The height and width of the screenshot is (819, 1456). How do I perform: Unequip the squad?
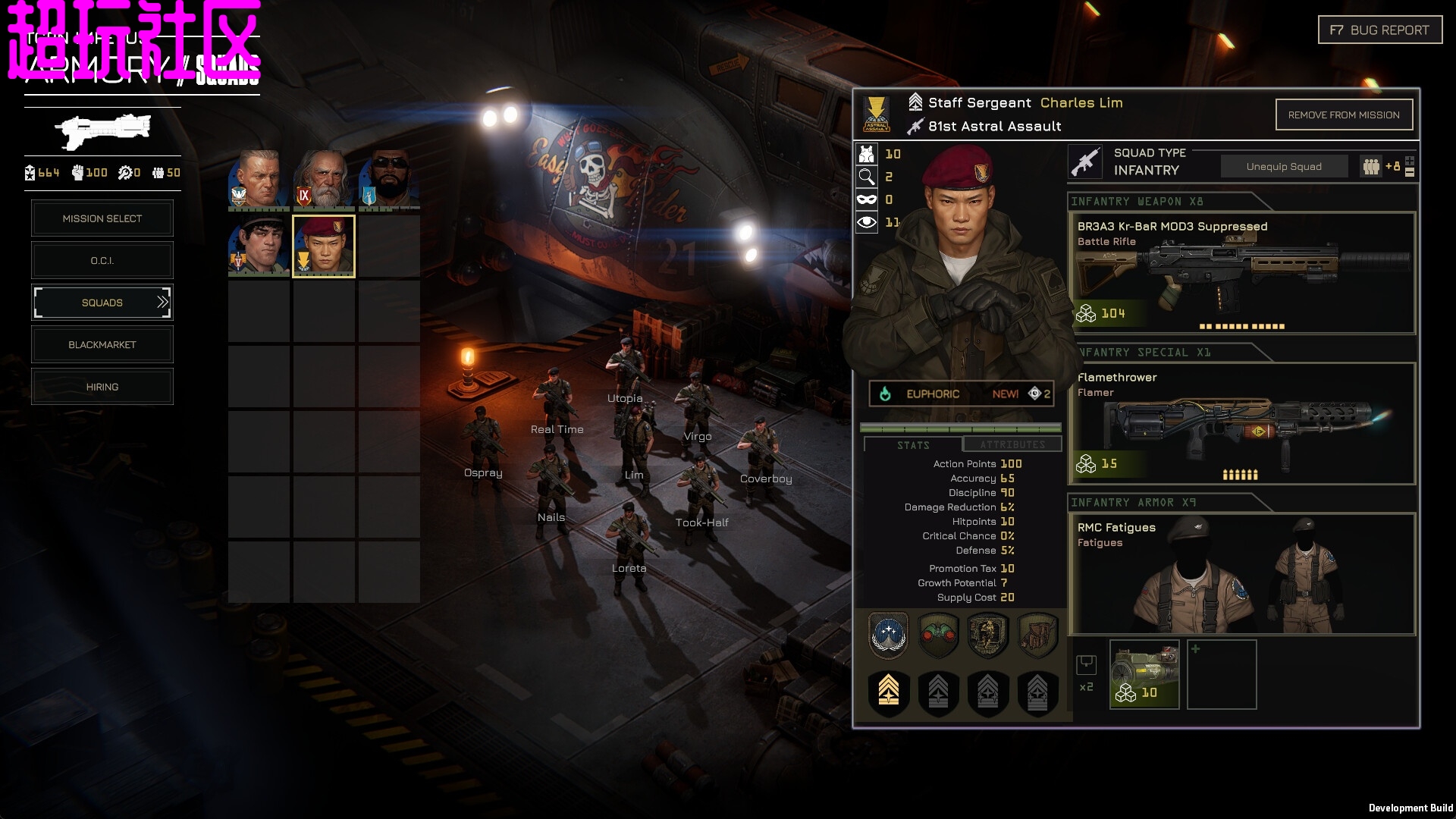(x=1284, y=167)
